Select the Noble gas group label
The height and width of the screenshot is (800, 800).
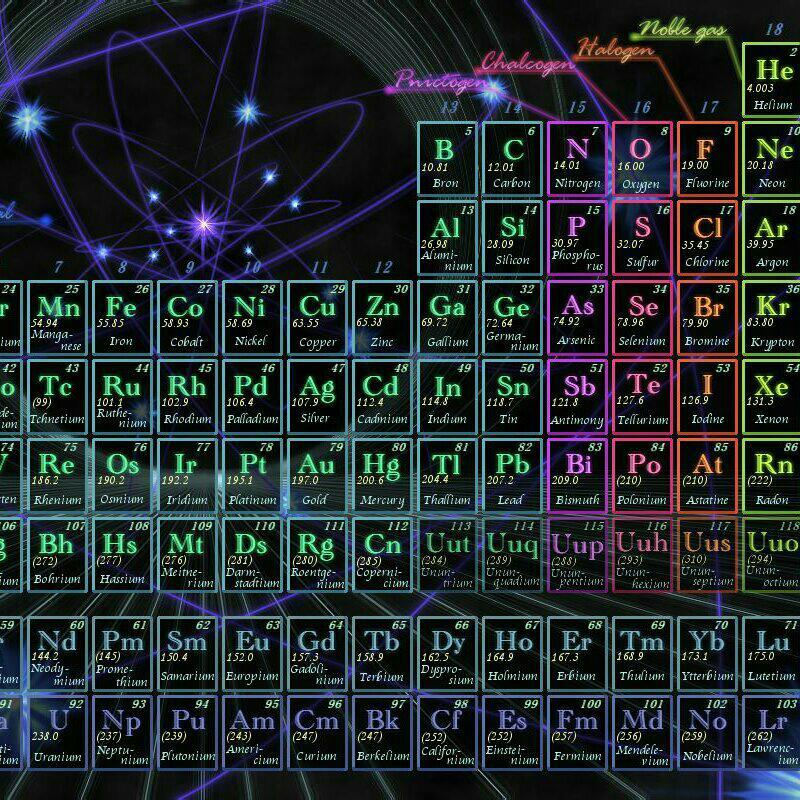683,29
